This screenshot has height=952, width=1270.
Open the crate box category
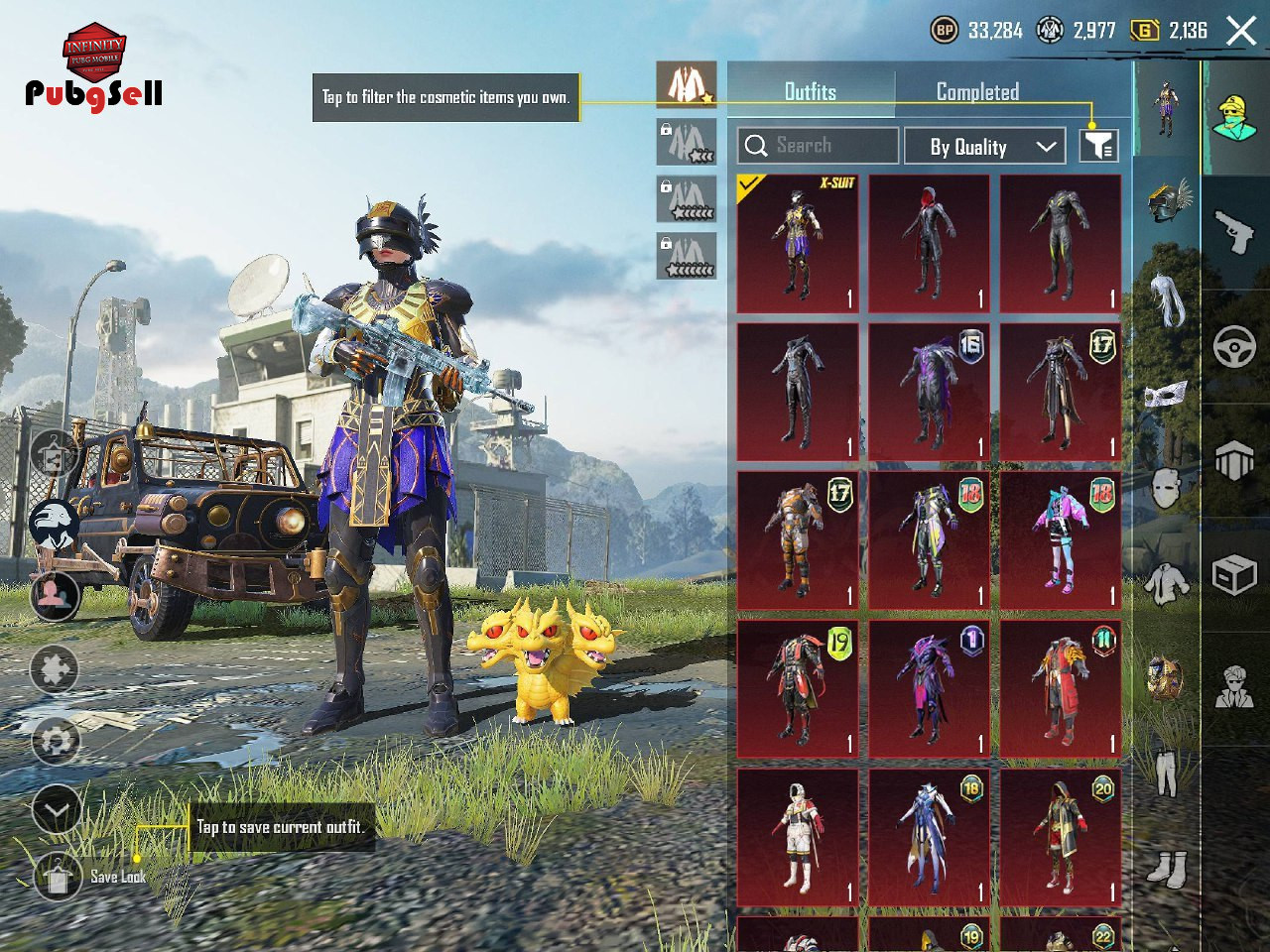coord(1234,574)
